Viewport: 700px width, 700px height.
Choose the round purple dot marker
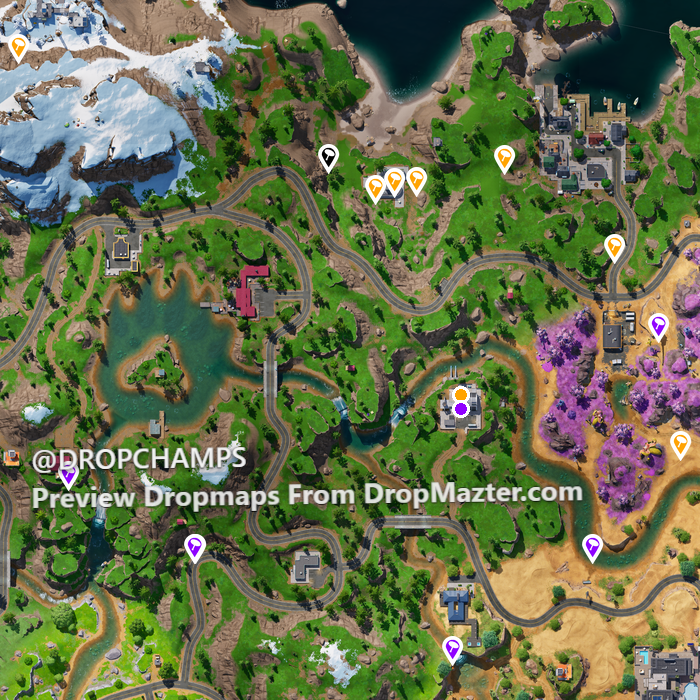460,408
